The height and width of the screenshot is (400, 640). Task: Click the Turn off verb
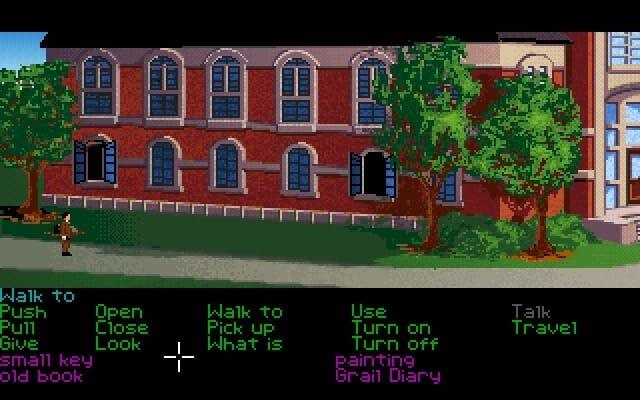click(394, 344)
